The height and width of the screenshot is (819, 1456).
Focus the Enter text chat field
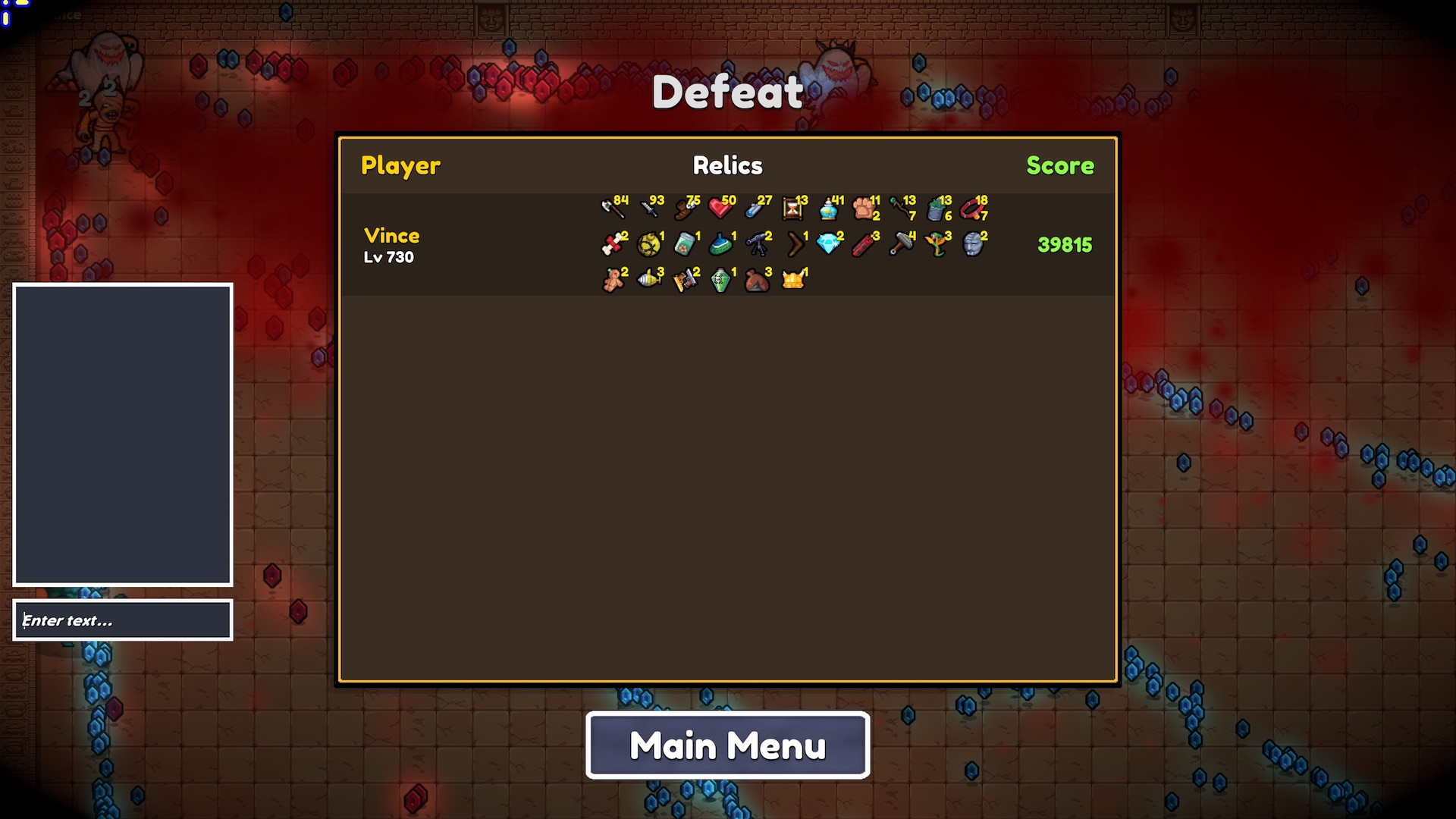pos(123,620)
